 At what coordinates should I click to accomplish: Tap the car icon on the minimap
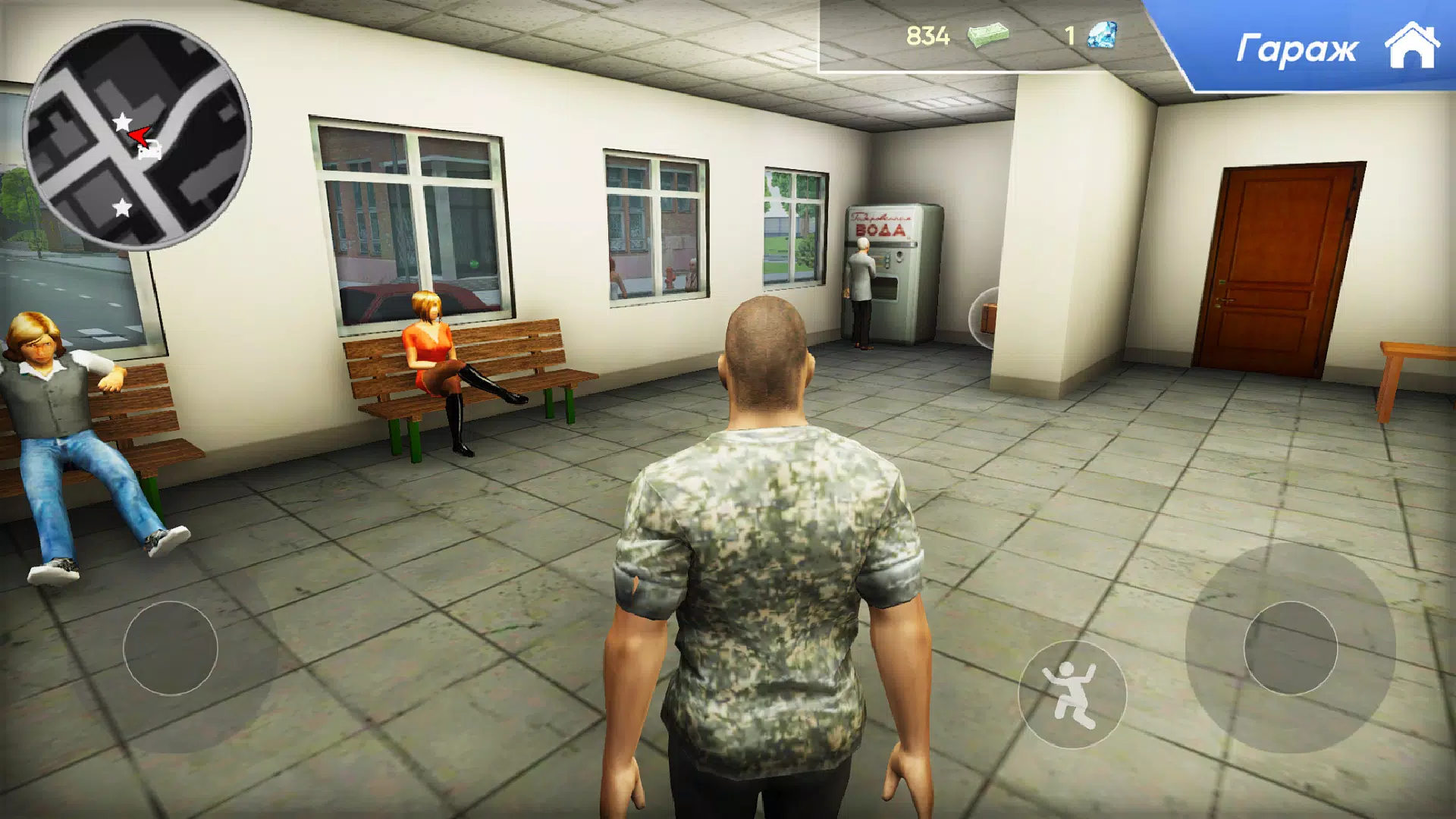click(150, 151)
